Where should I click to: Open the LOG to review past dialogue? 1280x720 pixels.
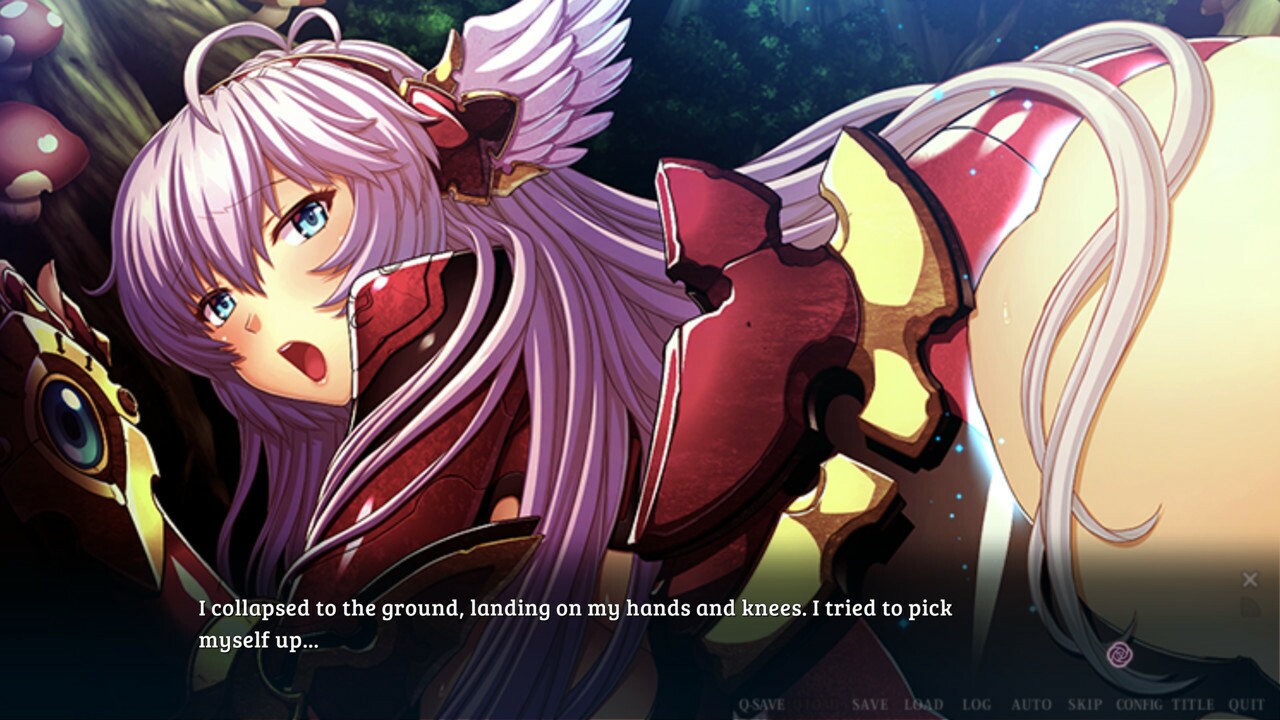977,702
